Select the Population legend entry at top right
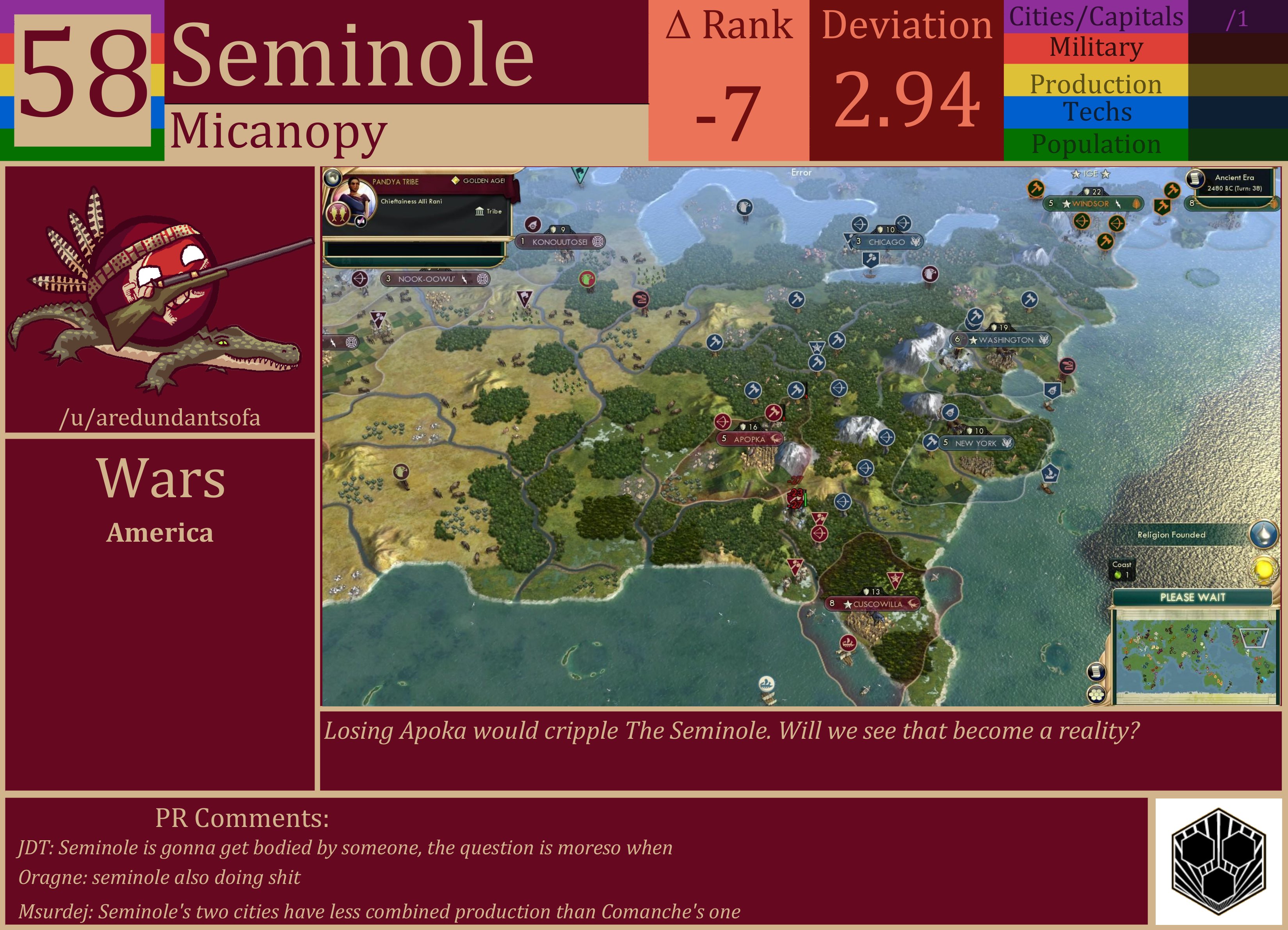The image size is (1288, 930). point(1096,145)
